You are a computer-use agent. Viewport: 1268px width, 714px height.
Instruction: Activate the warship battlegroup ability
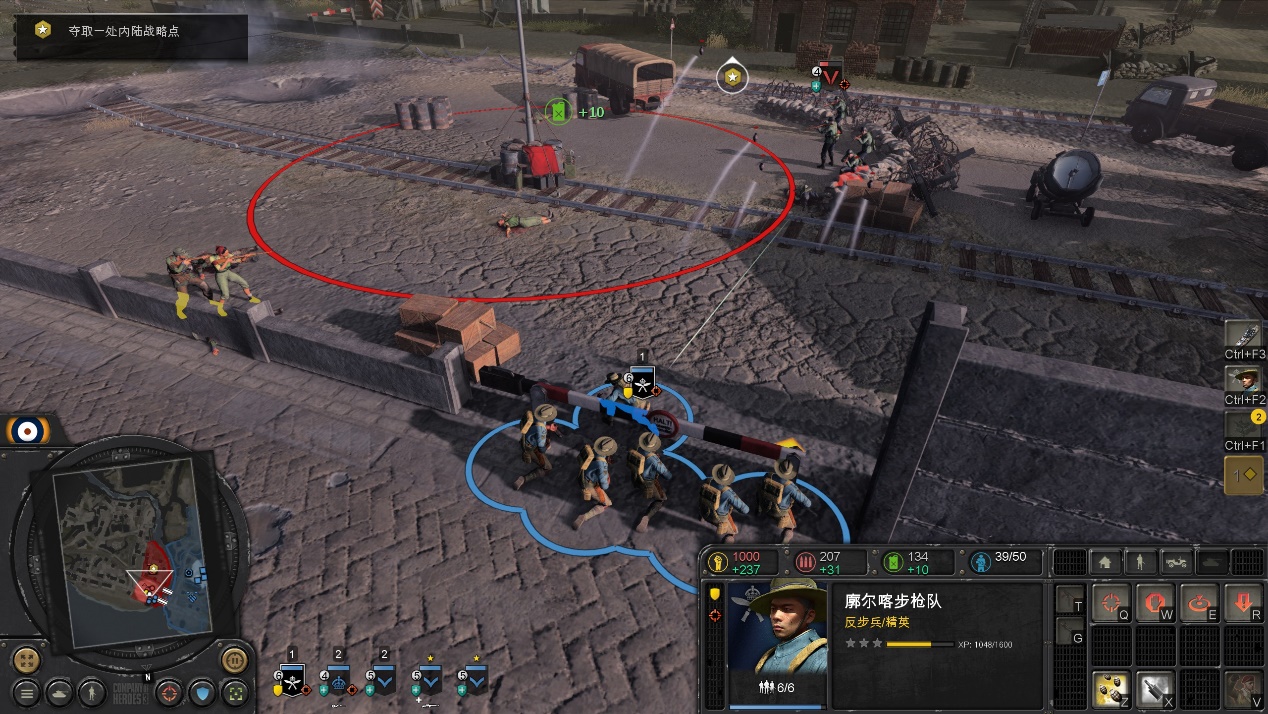click(x=1244, y=334)
